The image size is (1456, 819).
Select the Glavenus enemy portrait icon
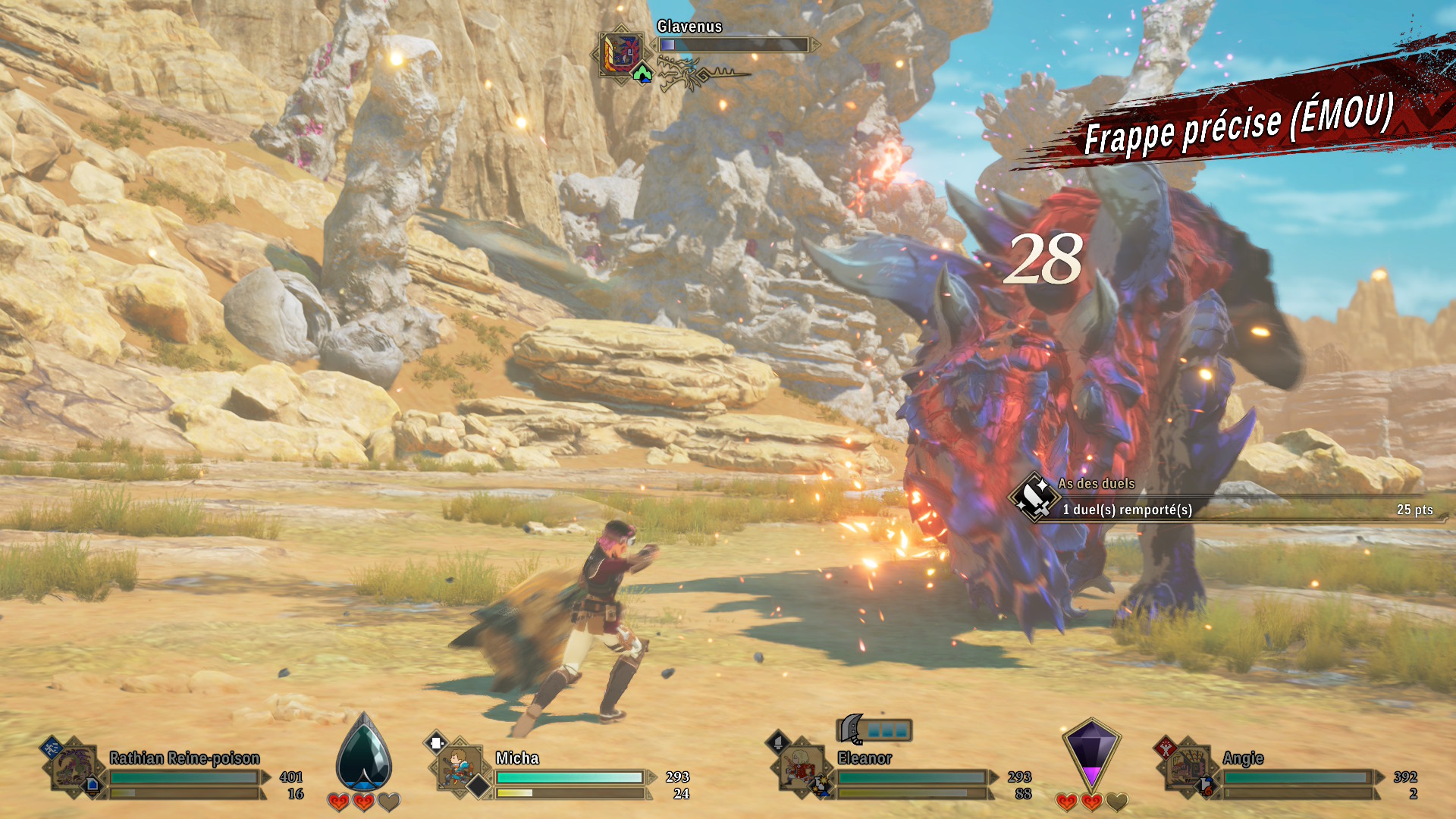620,52
